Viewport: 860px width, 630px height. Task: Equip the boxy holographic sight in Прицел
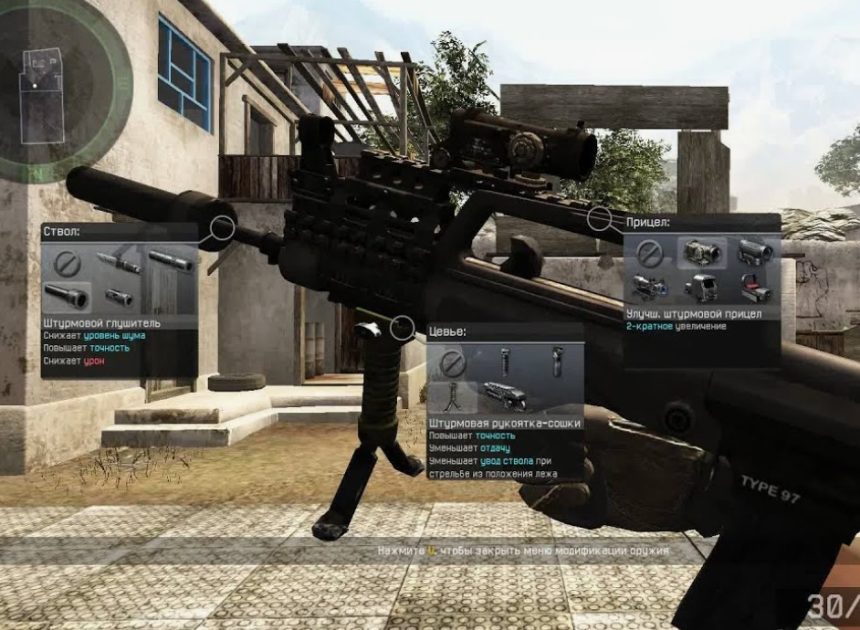pos(701,287)
